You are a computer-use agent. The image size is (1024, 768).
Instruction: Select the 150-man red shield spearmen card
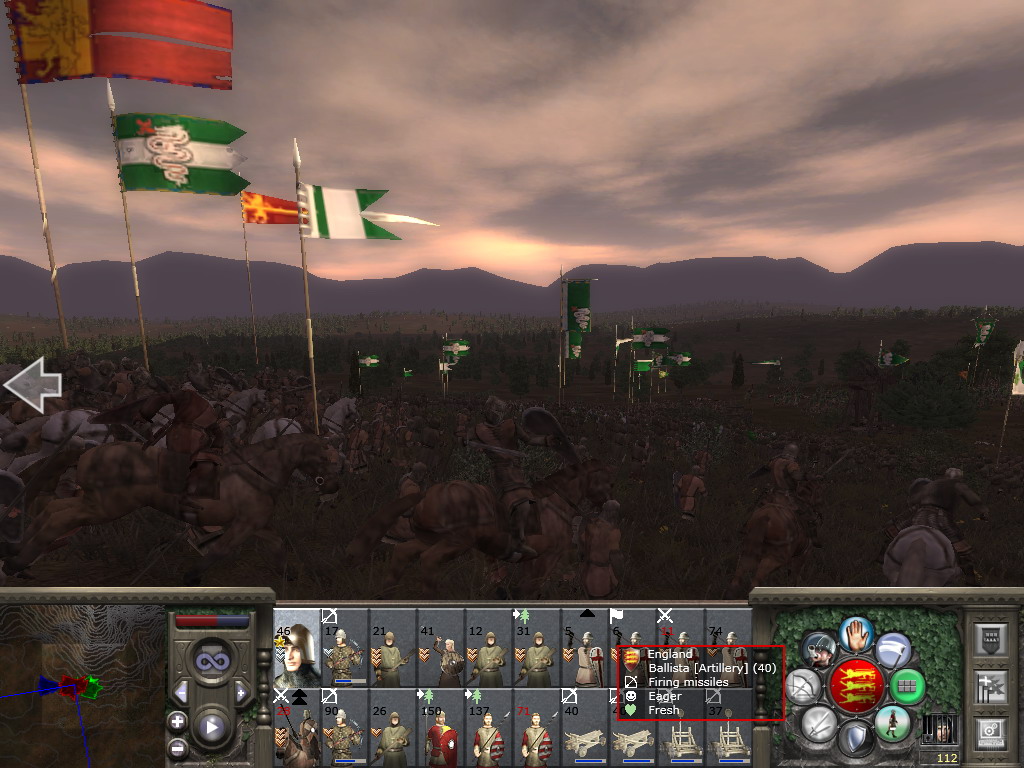coord(440,726)
